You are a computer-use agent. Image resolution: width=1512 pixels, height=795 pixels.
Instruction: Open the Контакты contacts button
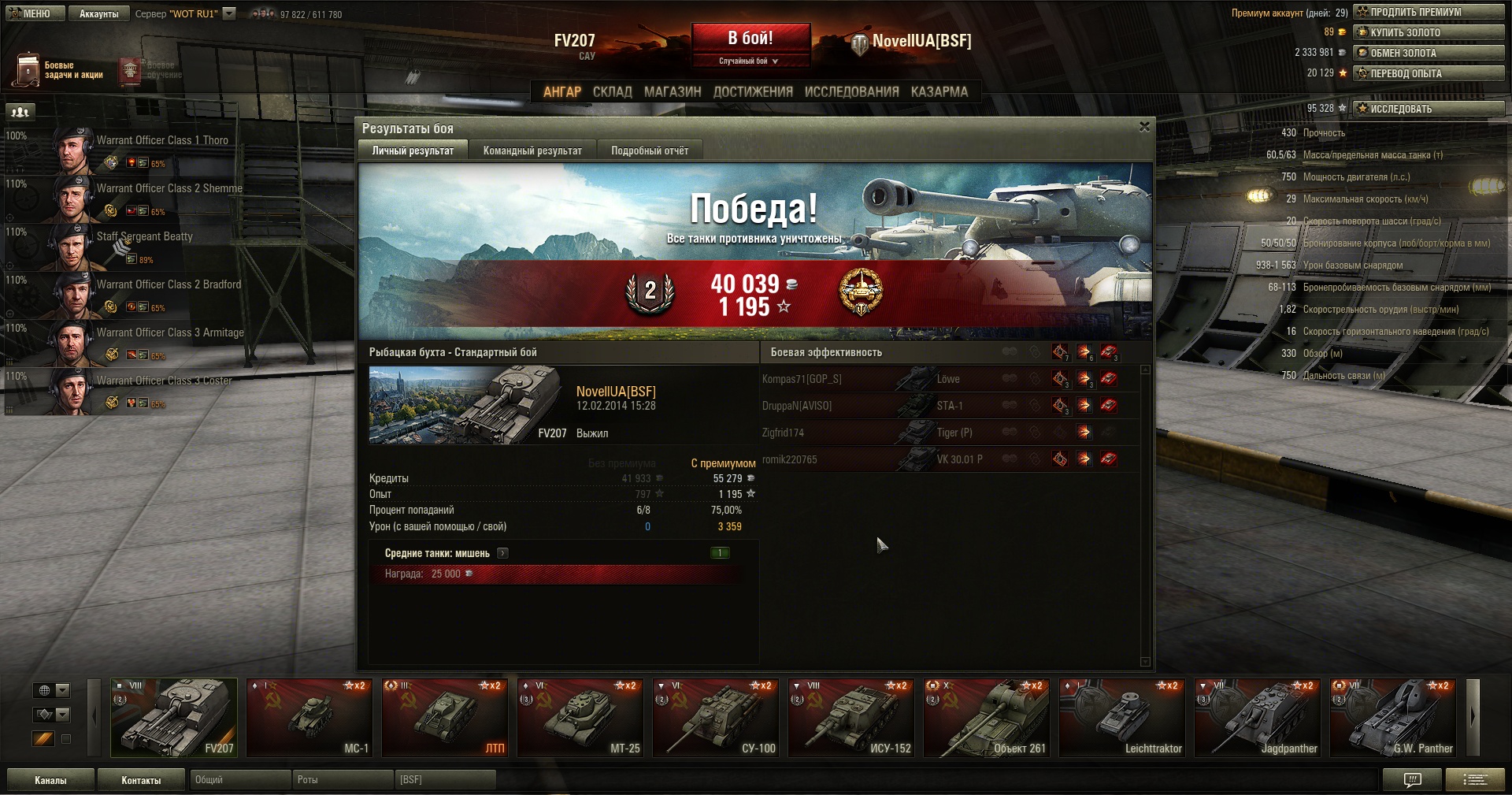(141, 780)
